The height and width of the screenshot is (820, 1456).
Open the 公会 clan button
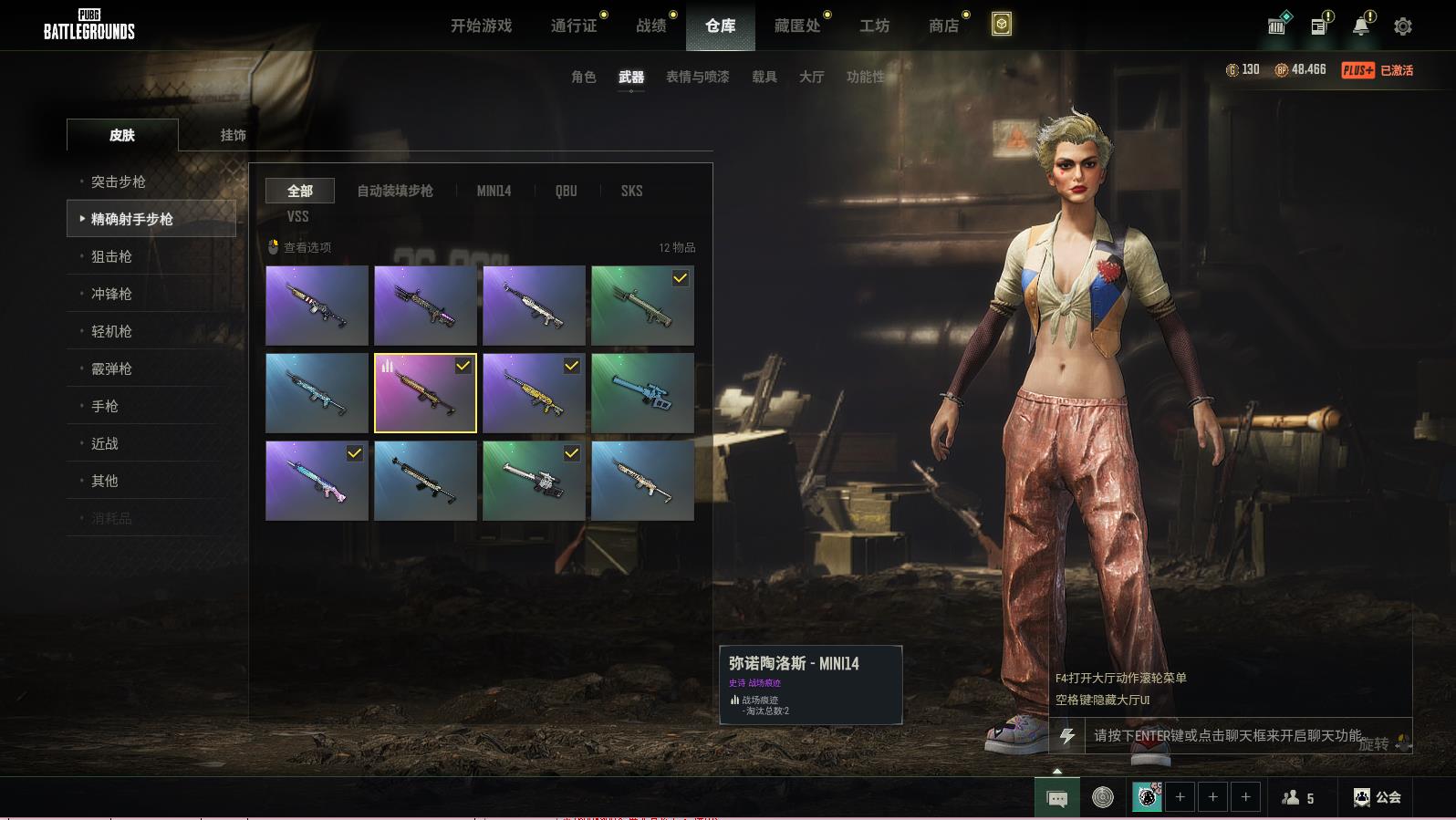click(x=1377, y=797)
